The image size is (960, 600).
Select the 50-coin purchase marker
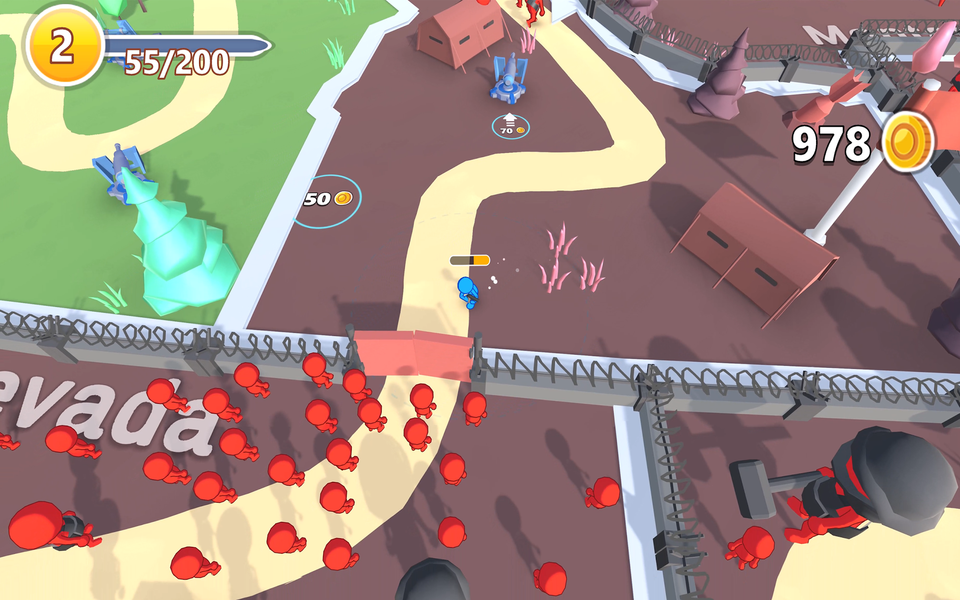327,200
